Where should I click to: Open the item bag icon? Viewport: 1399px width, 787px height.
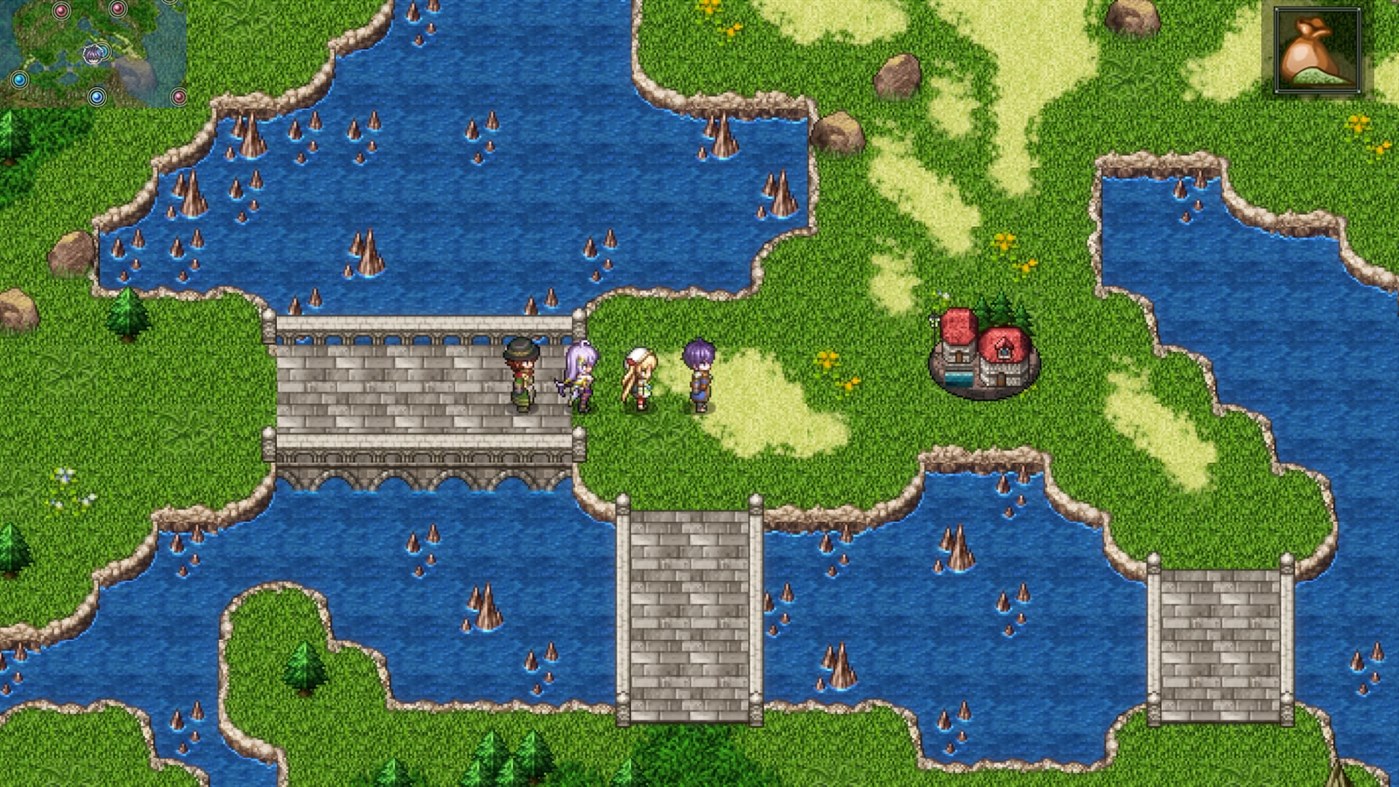coord(1318,51)
